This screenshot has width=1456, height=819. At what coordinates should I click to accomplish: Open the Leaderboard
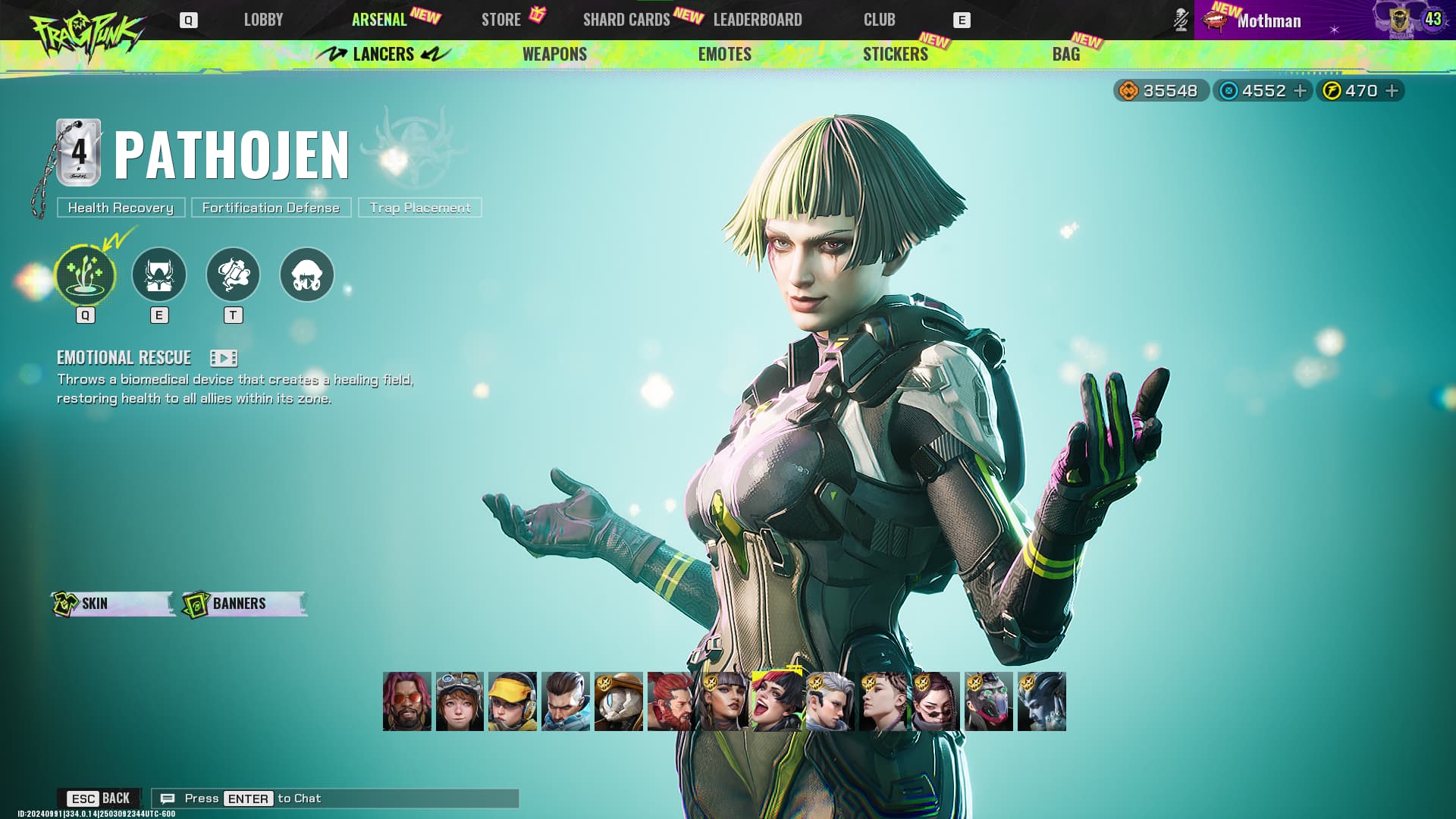[x=758, y=20]
